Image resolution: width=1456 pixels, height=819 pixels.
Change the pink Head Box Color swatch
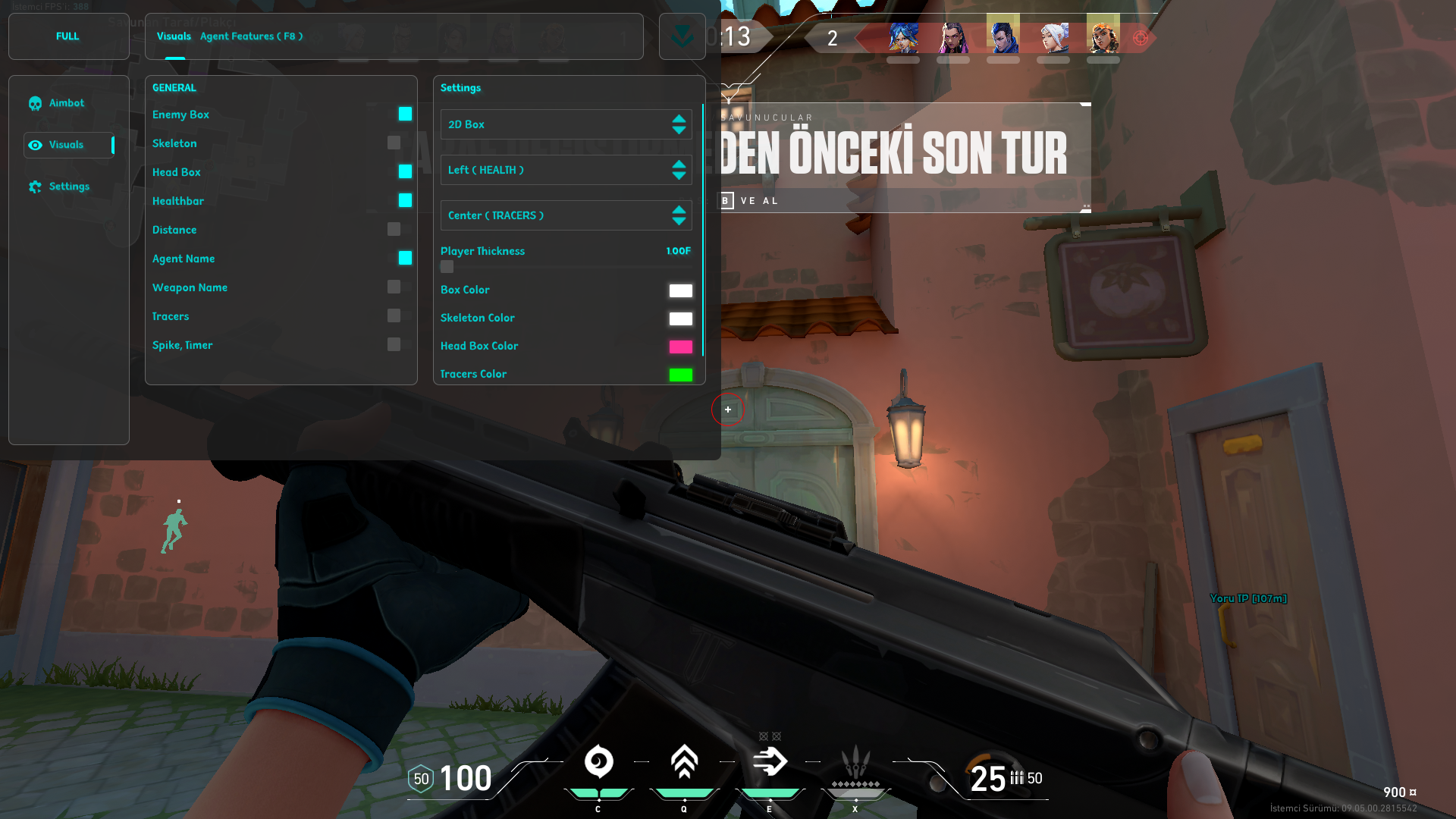[x=680, y=347]
